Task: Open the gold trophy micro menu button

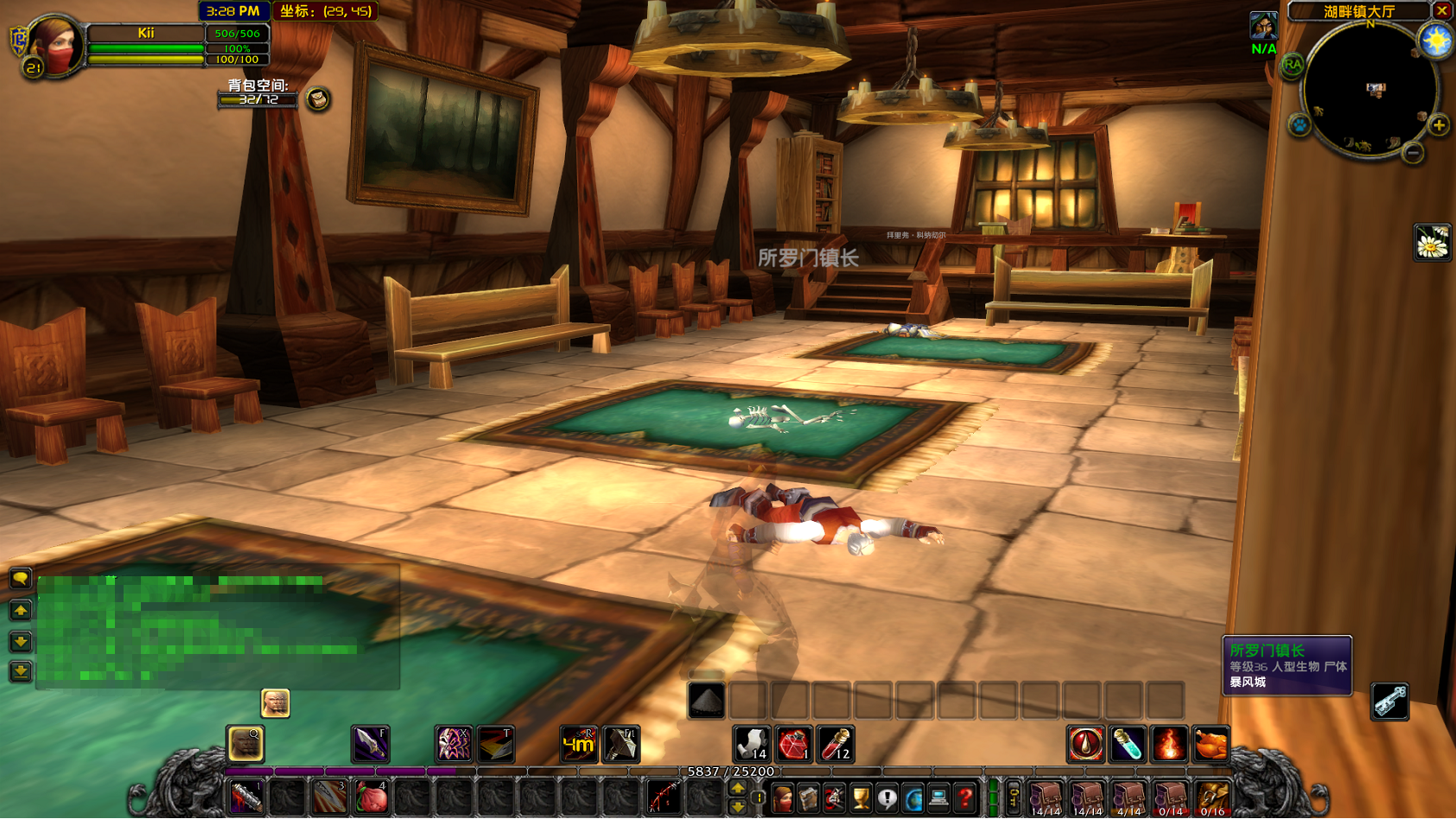Action: tap(861, 798)
